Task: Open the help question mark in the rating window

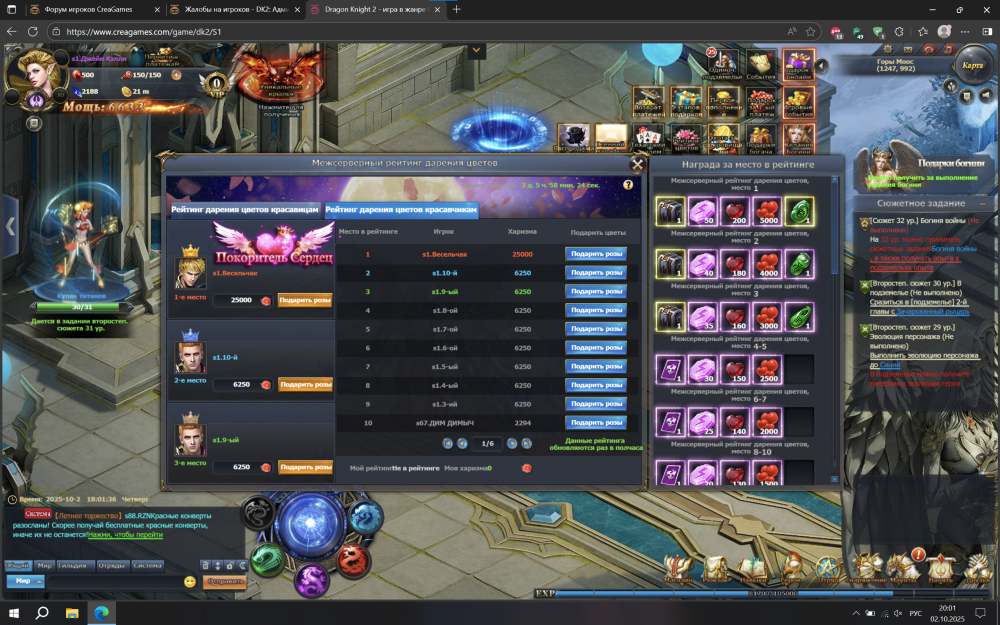Action: [x=628, y=185]
